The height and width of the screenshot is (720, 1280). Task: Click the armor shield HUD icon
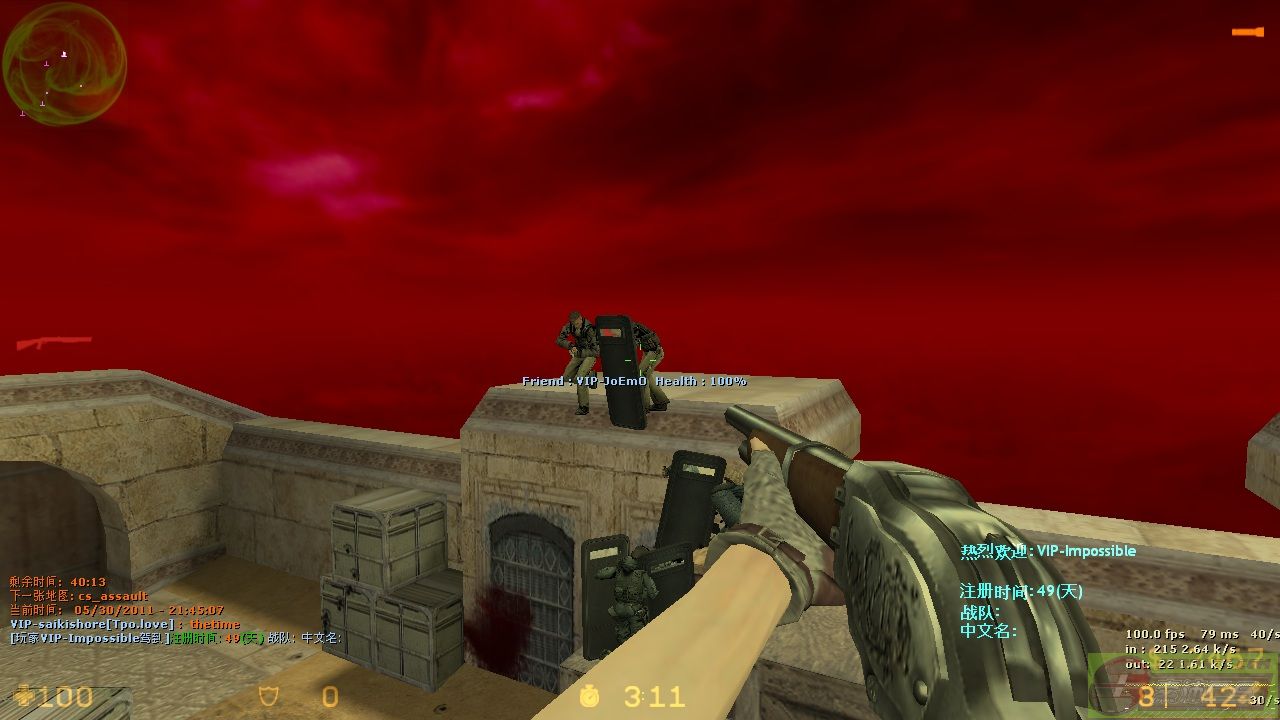tap(268, 696)
